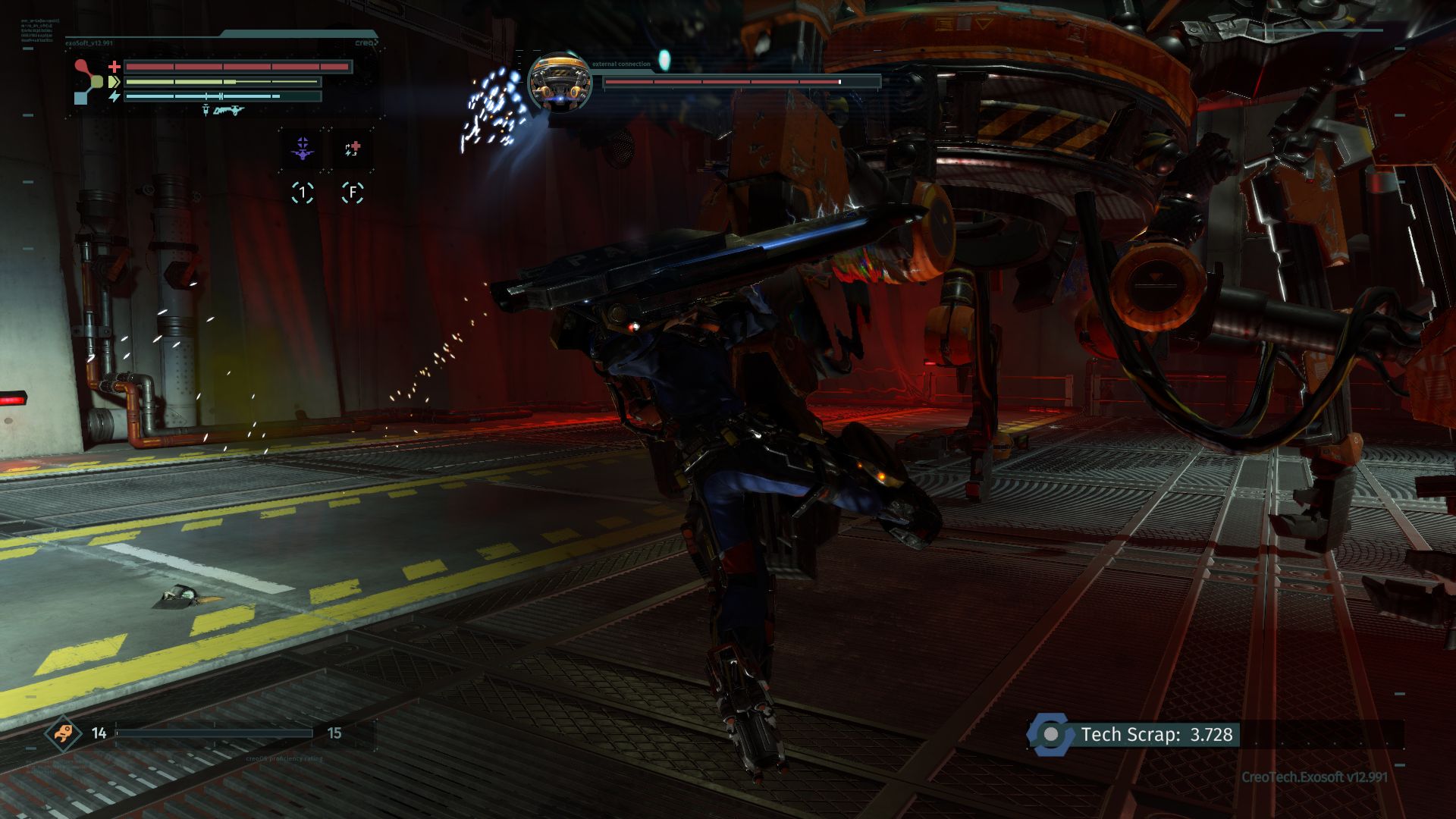Click the syringe implant indicator icon

(x=206, y=111)
